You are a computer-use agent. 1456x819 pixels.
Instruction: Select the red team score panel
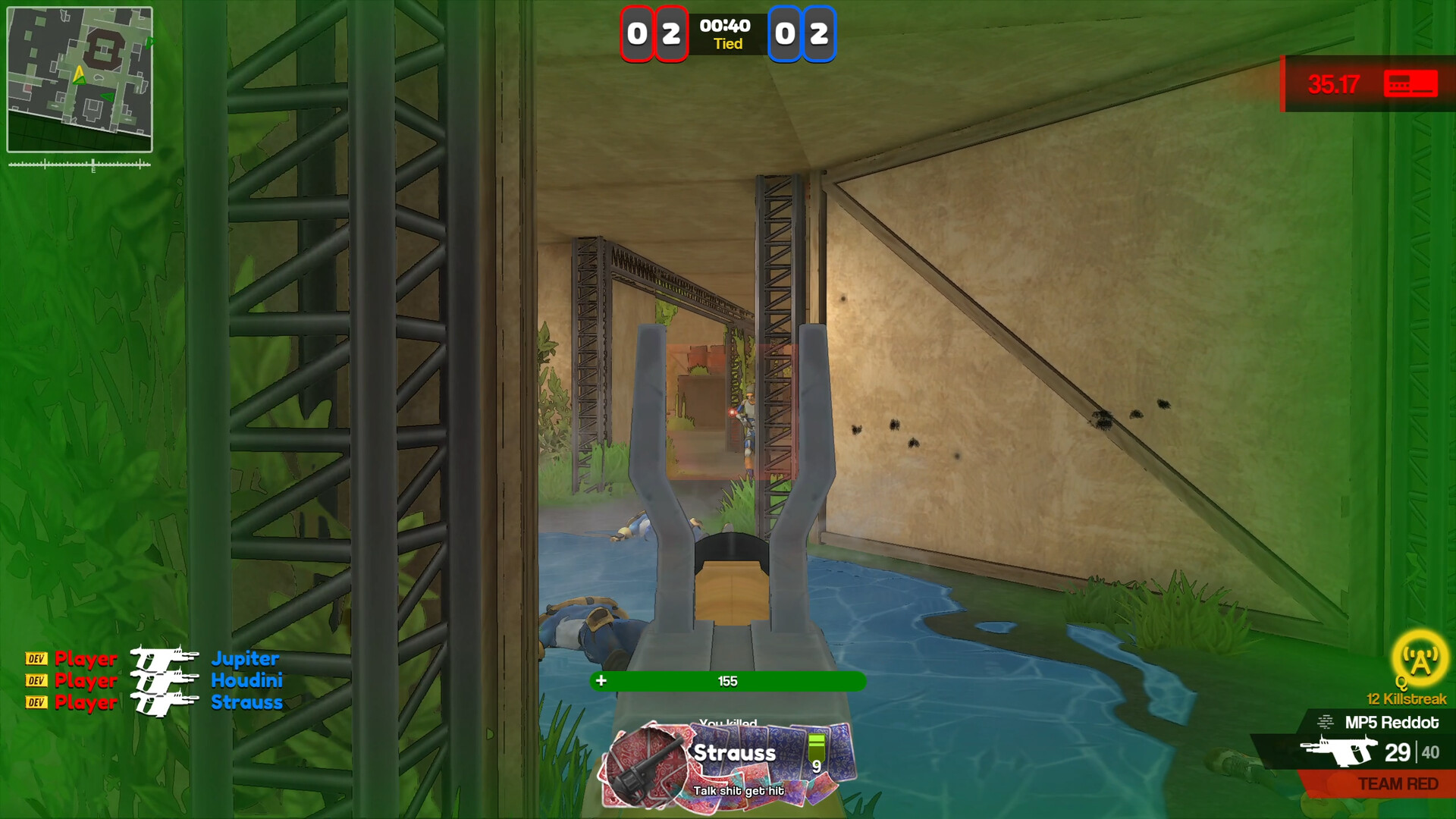[x=654, y=33]
